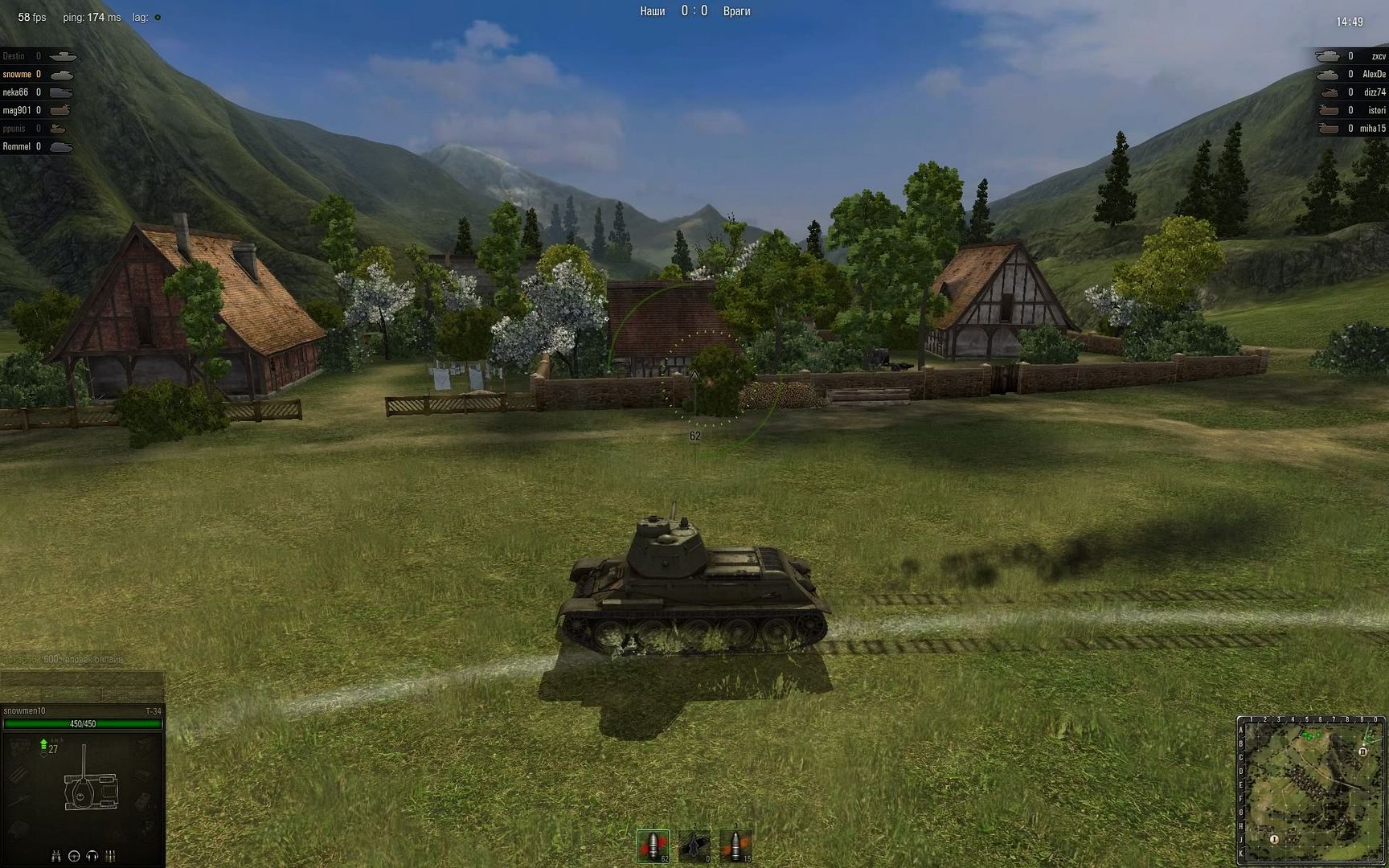Viewport: 1389px width, 868px height.
Task: Select the empty second ammo slot
Action: click(694, 845)
